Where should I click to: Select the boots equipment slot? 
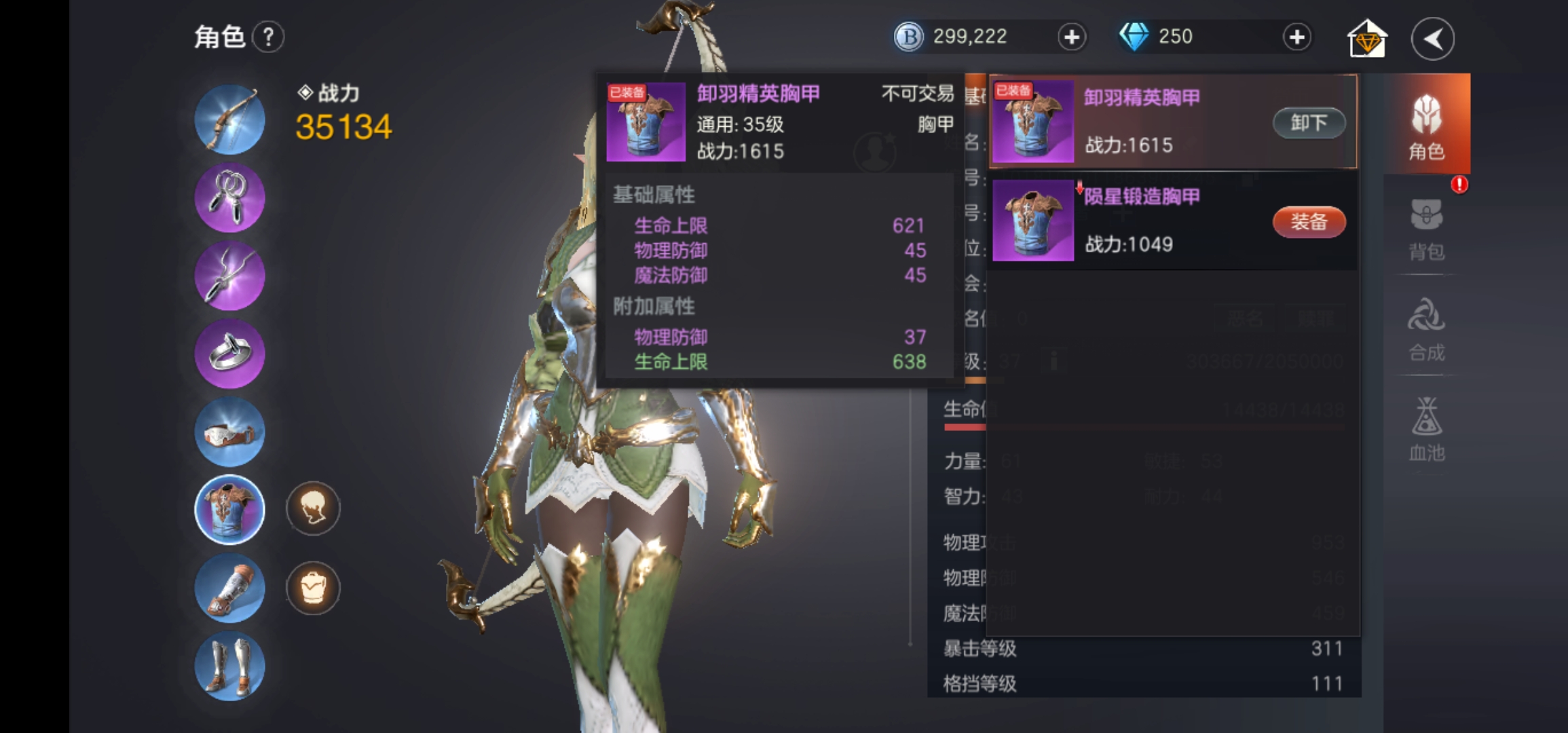click(x=229, y=666)
